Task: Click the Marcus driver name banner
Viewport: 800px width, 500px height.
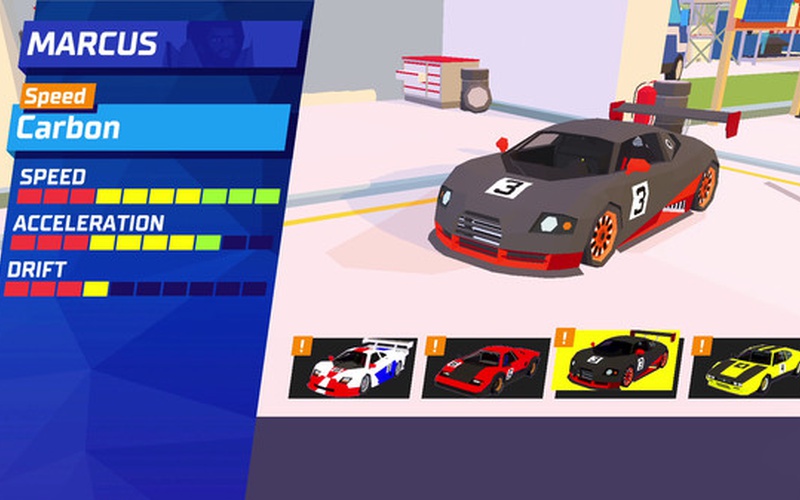Action: coord(160,44)
